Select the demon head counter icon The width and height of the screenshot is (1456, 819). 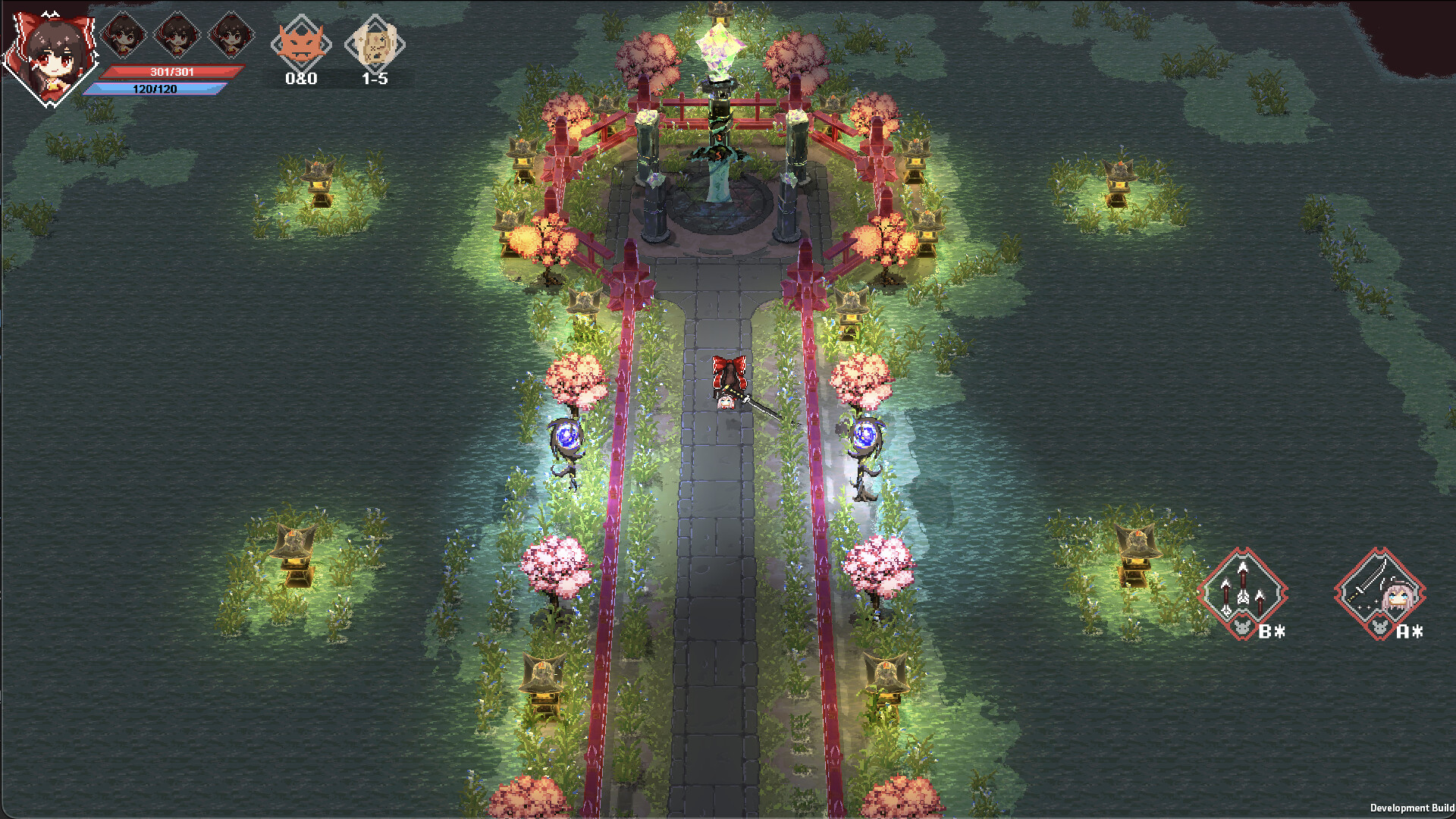[303, 44]
